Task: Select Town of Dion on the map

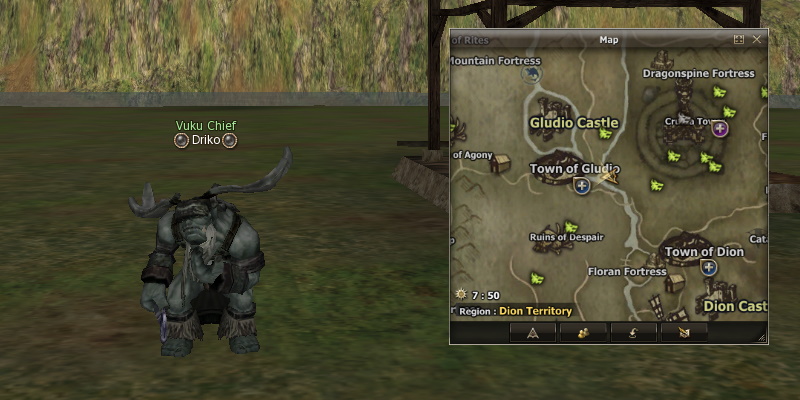Action: [x=704, y=252]
